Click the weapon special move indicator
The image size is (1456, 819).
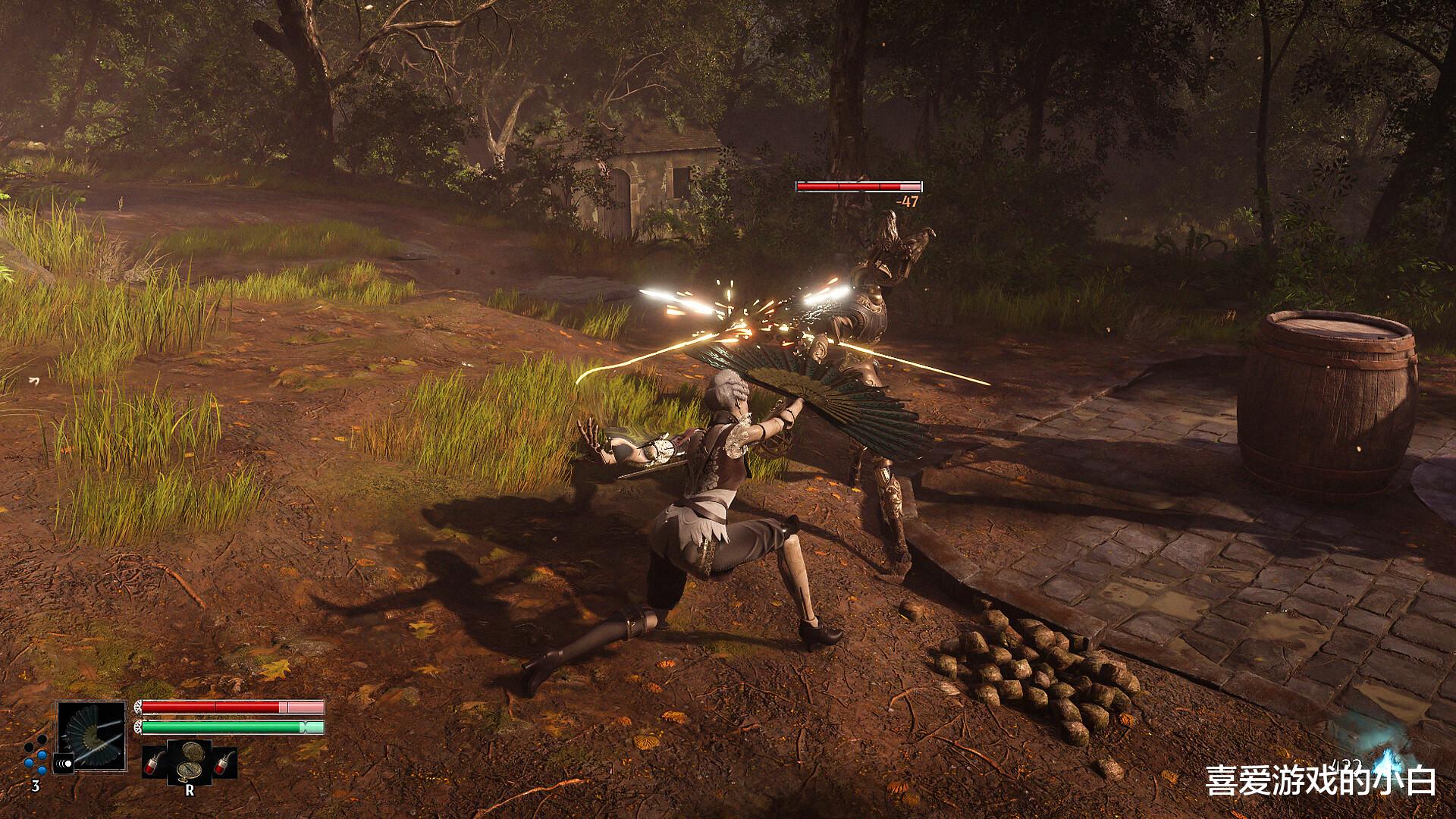point(63,762)
